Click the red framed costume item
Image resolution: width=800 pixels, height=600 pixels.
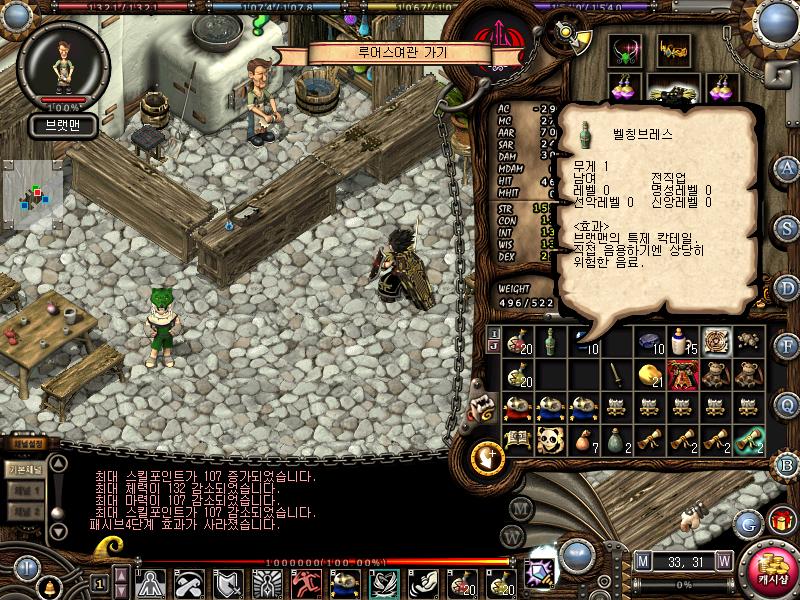click(x=684, y=375)
